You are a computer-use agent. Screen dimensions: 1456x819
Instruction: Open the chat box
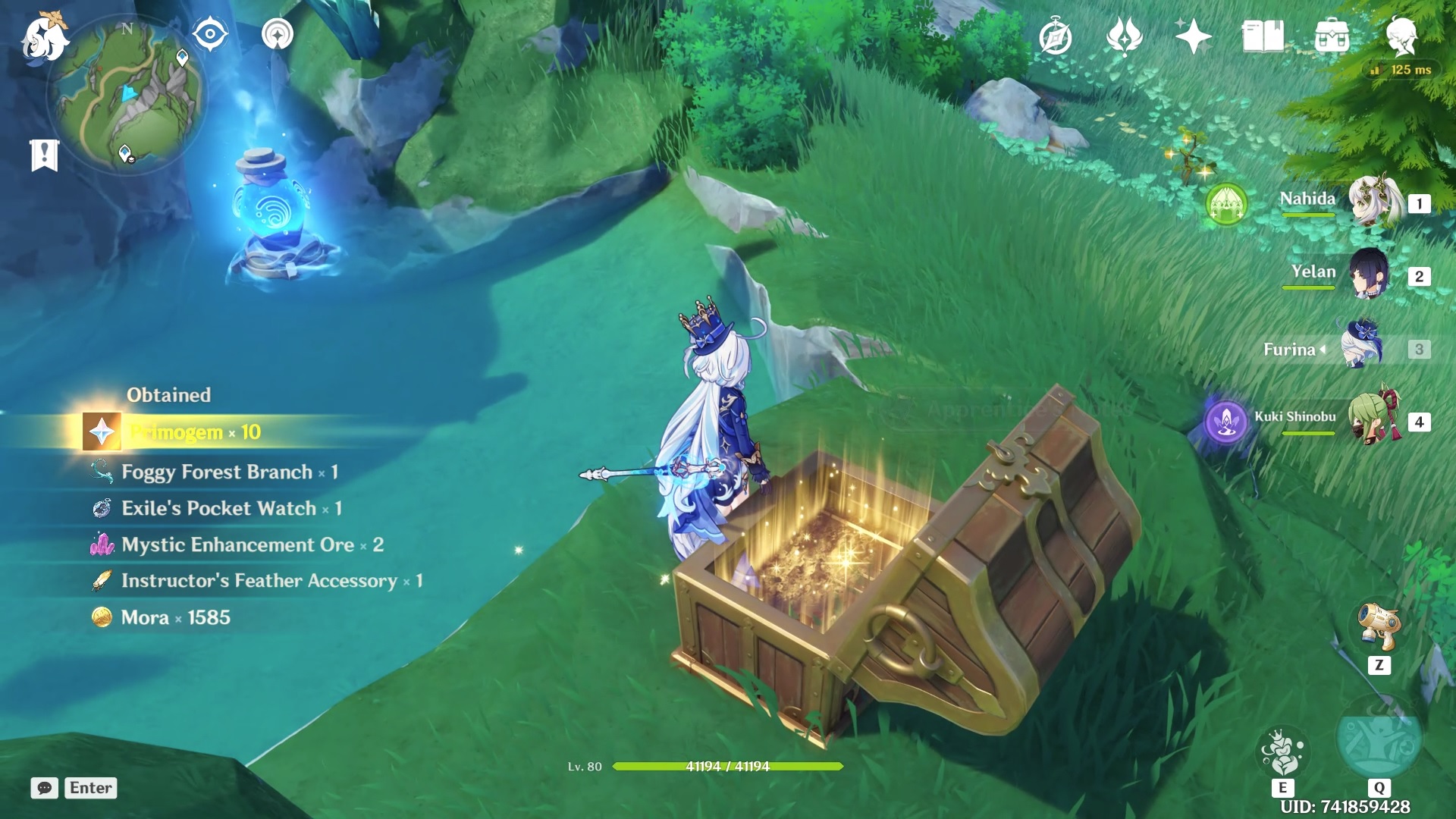tap(45, 788)
